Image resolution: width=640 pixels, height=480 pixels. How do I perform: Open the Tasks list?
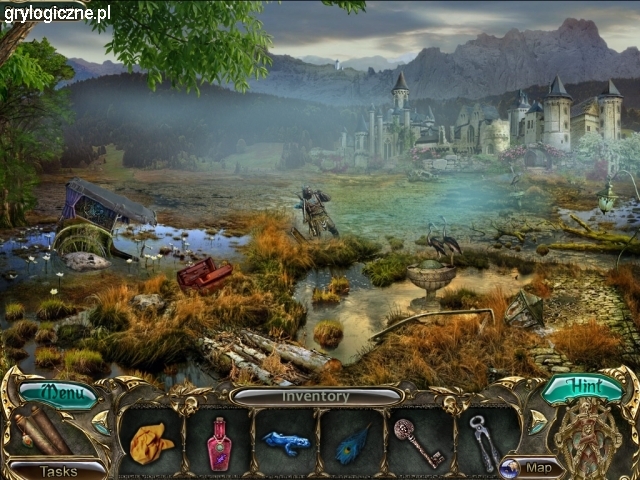[x=58, y=470]
